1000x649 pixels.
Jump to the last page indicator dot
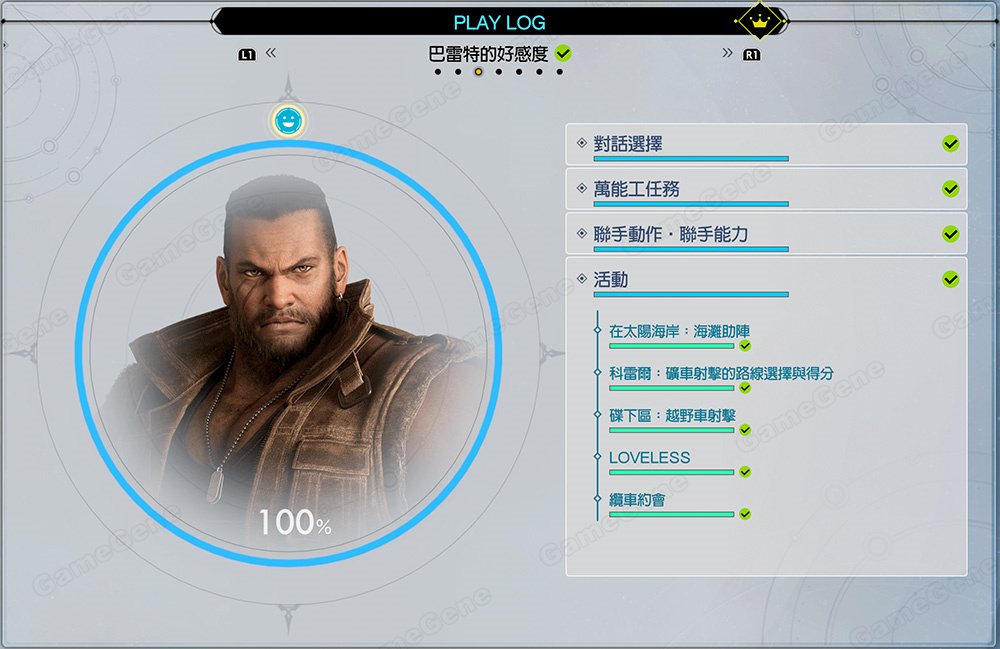click(559, 72)
